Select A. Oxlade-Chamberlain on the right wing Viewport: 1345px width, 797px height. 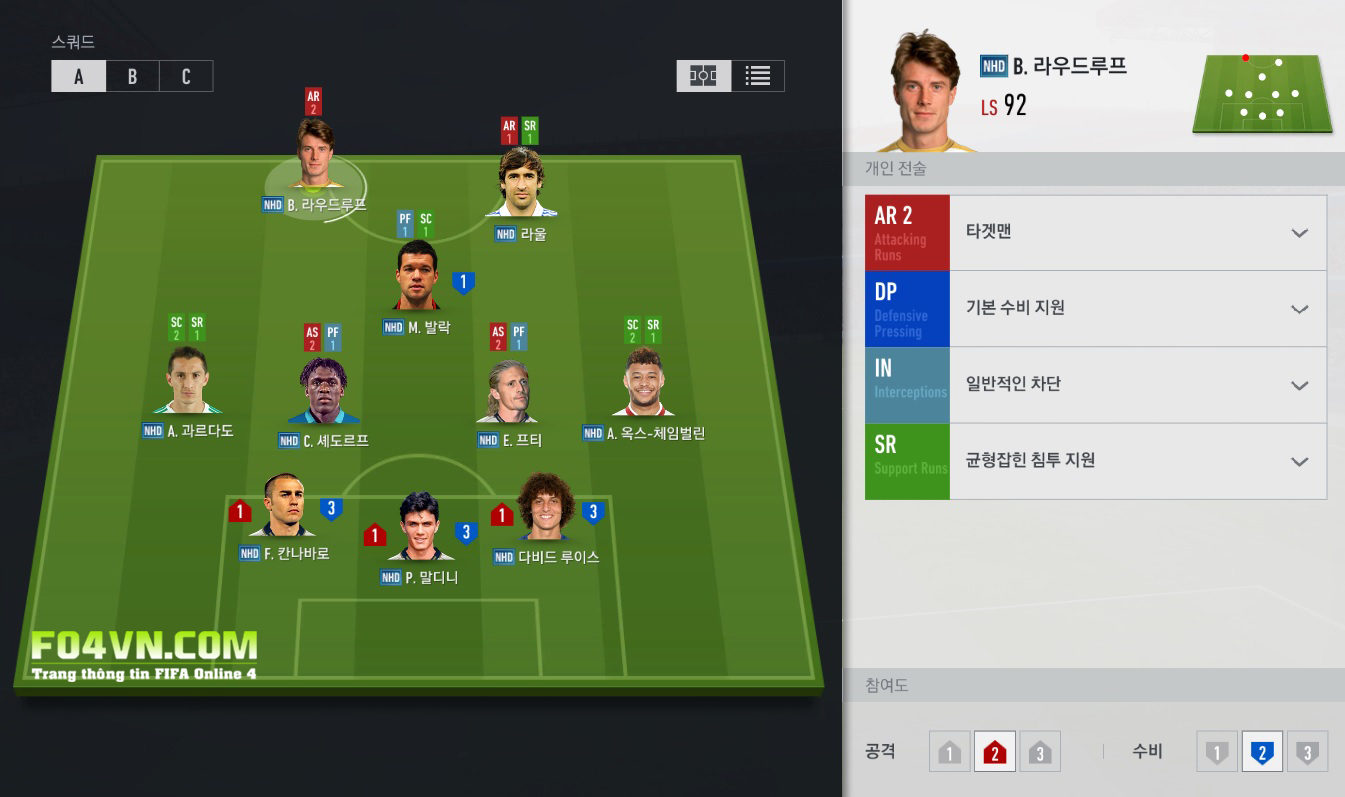pyautogui.click(x=645, y=383)
